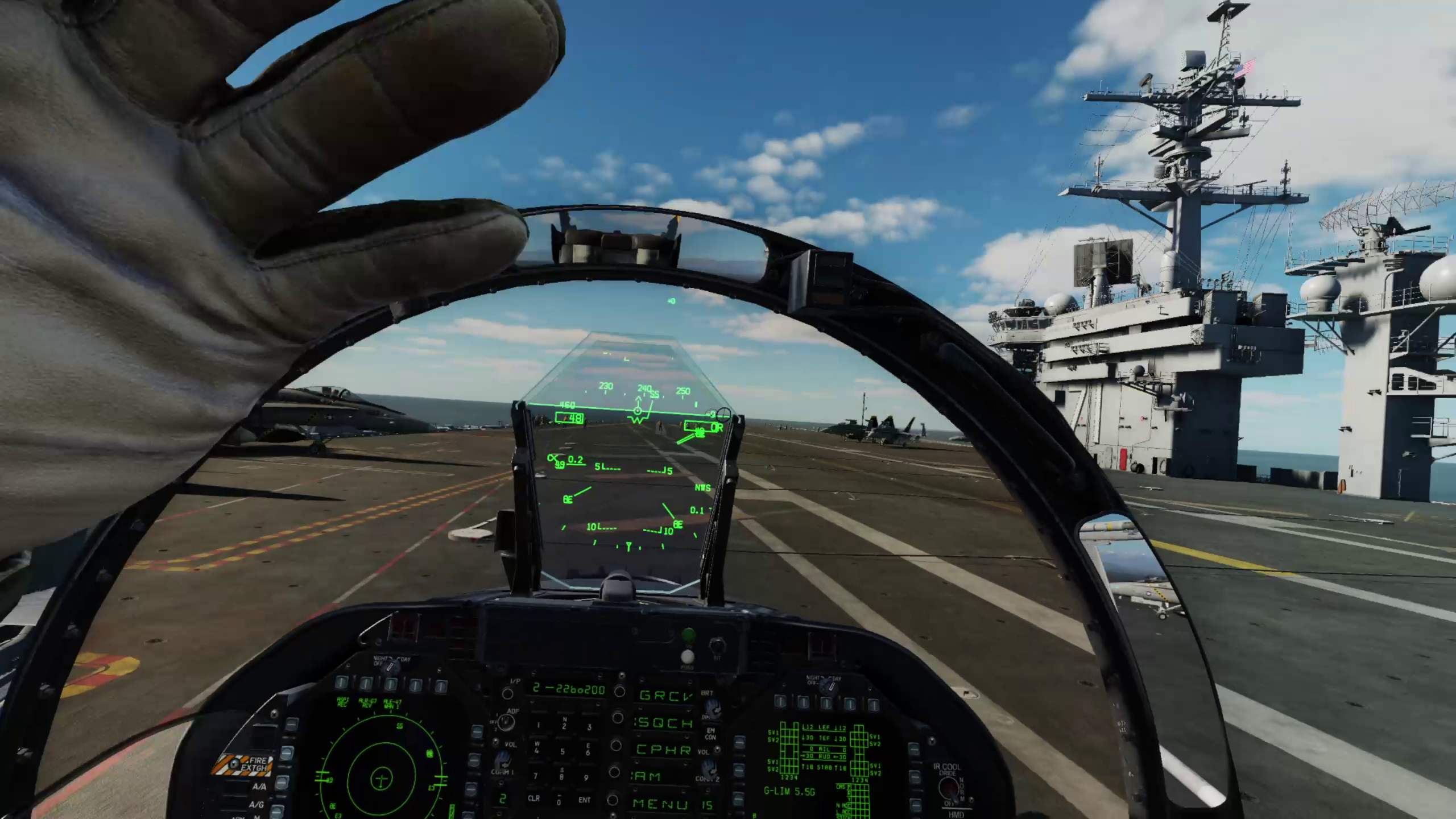Click the COMM 1 volume knob
Image resolution: width=1456 pixels, height=819 pixels.
point(502,760)
